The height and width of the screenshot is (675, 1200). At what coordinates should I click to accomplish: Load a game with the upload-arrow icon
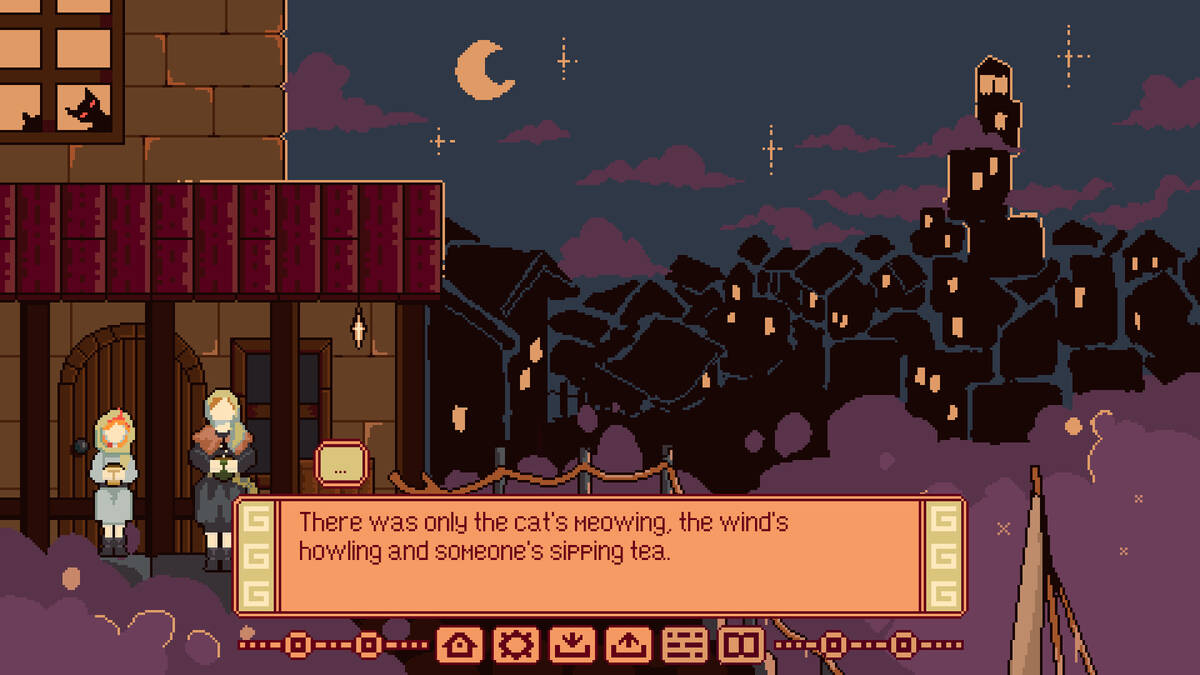pos(627,645)
